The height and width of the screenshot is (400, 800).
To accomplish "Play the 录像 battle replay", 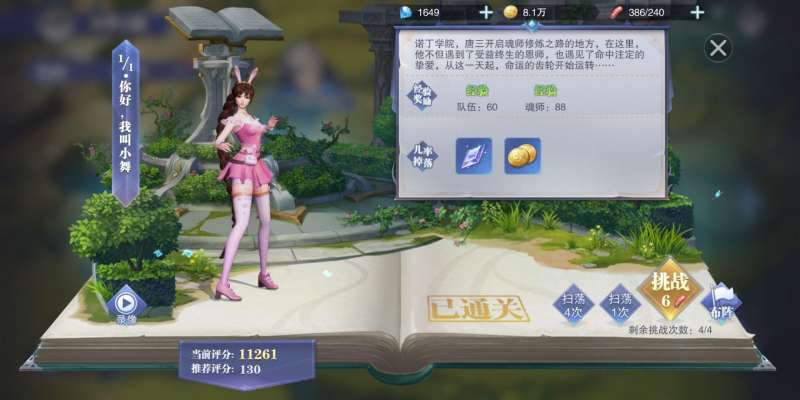I will coord(126,303).
